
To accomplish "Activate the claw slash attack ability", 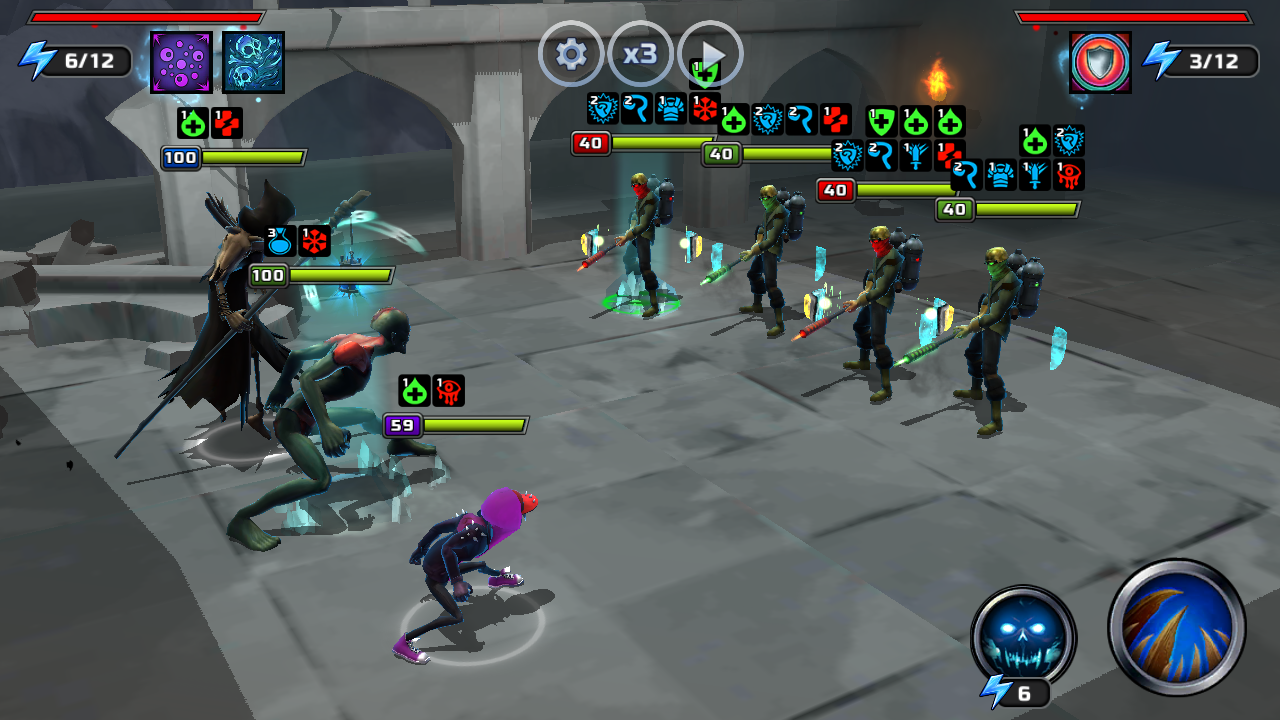I will pyautogui.click(x=1176, y=627).
